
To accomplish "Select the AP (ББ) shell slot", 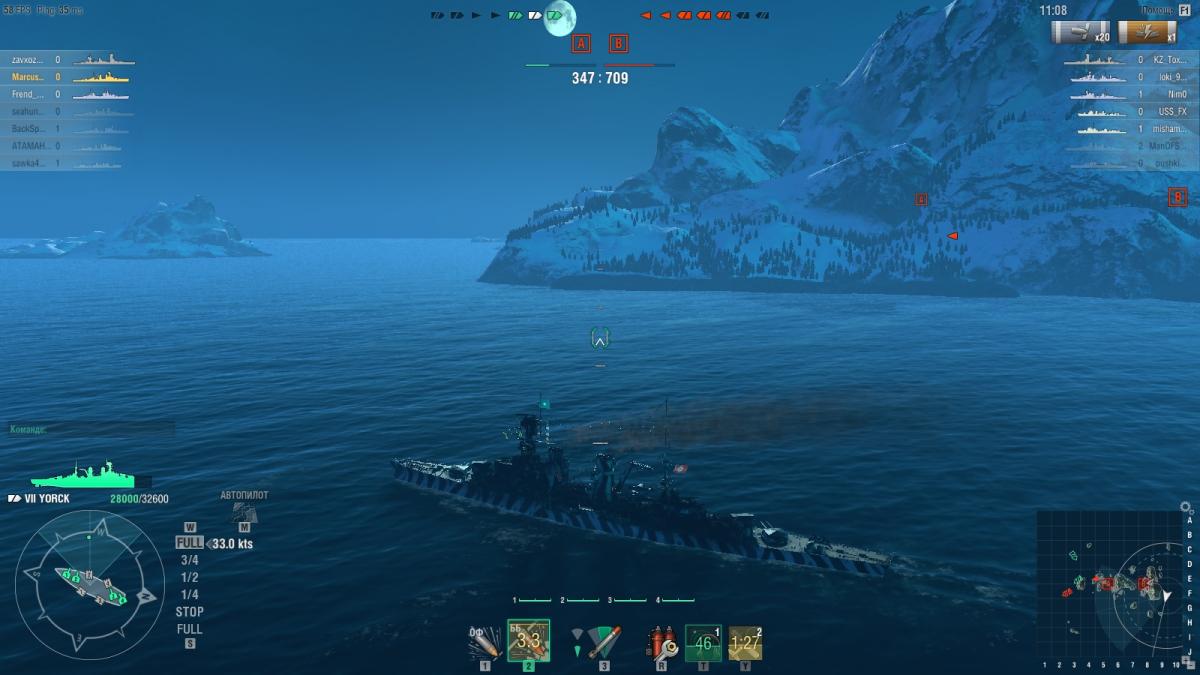I will click(x=528, y=640).
